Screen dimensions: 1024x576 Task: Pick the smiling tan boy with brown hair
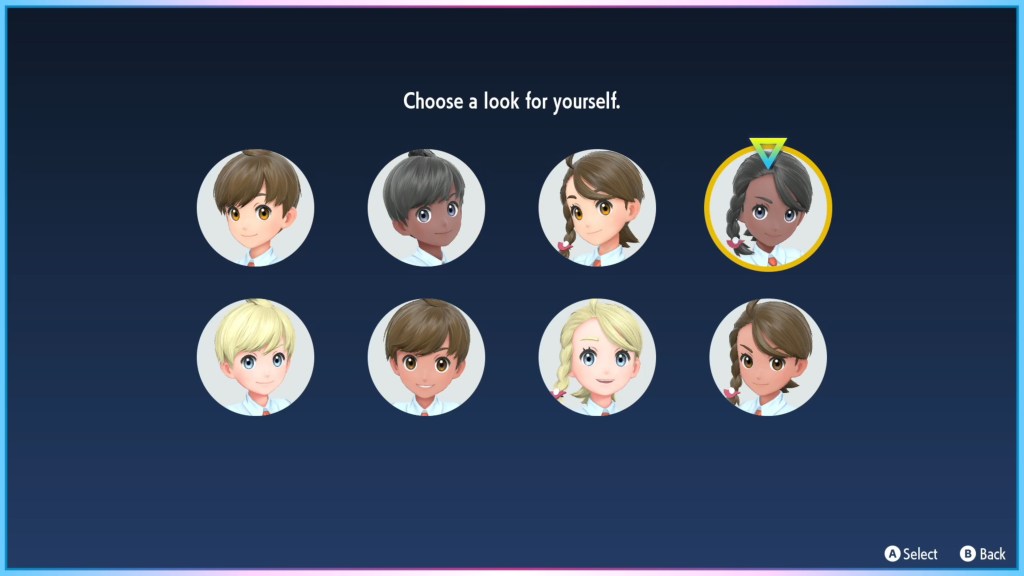(x=426, y=357)
